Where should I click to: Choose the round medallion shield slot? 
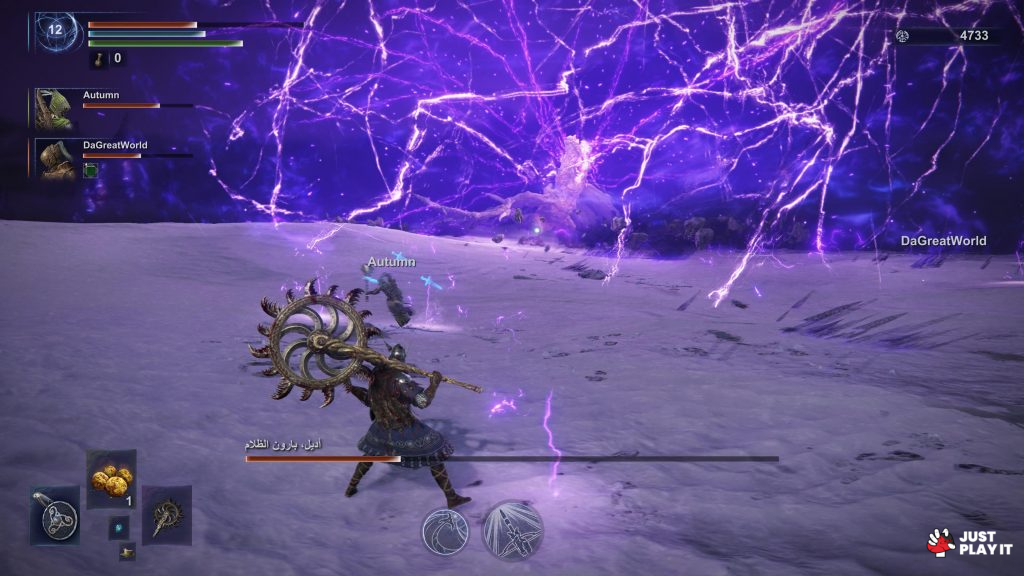(55, 515)
